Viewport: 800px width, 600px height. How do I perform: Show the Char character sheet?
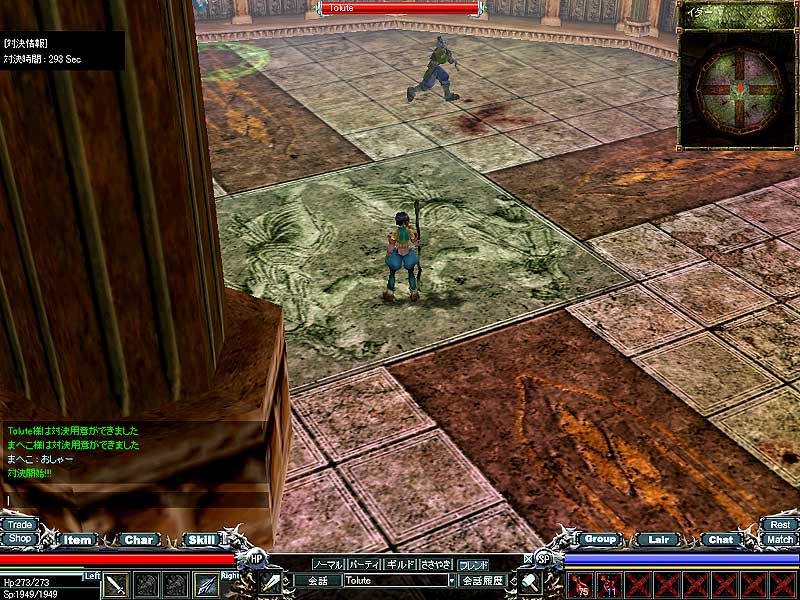tap(139, 540)
